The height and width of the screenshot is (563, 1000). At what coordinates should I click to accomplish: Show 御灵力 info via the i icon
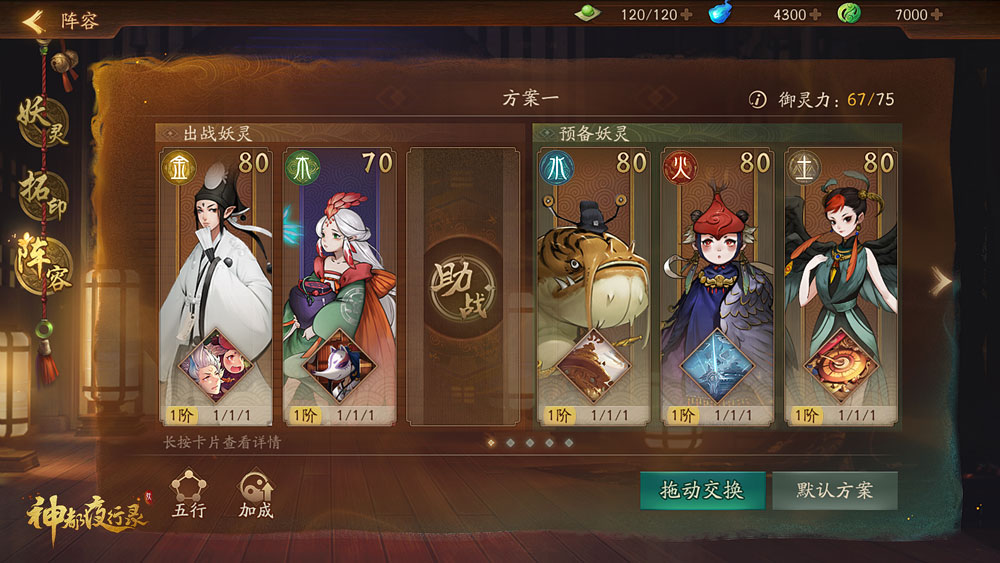tap(758, 99)
